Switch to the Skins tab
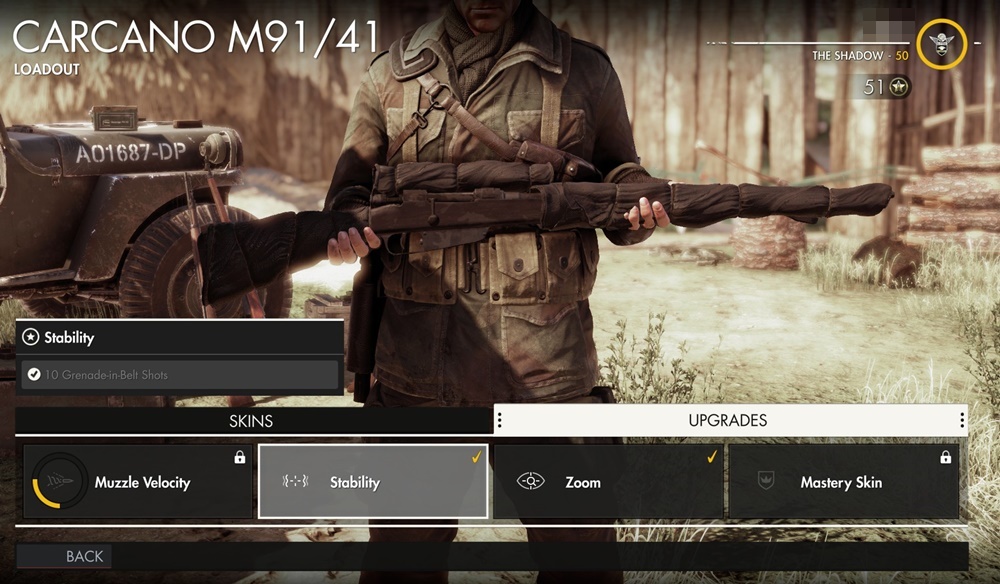The height and width of the screenshot is (584, 1000). 251,421
